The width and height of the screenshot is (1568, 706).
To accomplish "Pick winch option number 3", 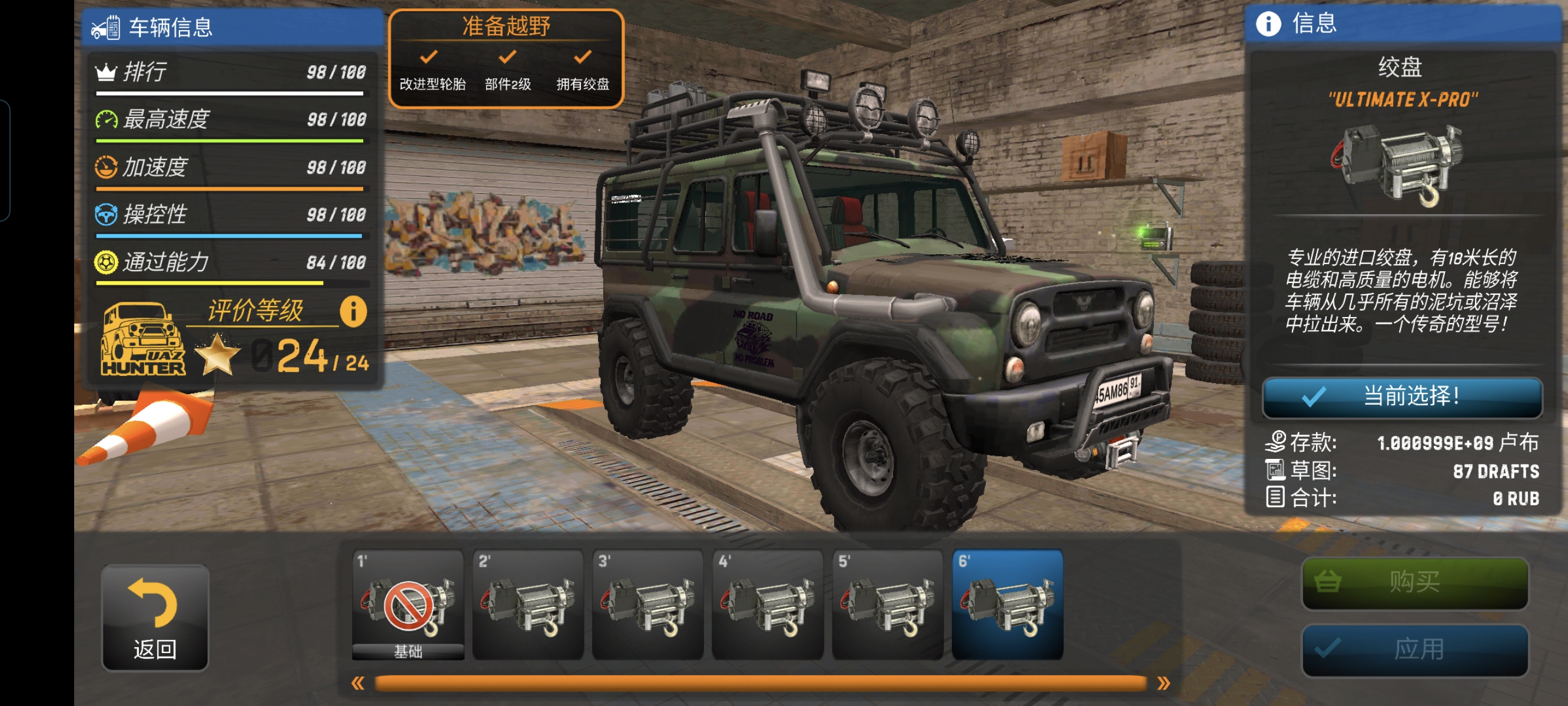I will click(647, 604).
